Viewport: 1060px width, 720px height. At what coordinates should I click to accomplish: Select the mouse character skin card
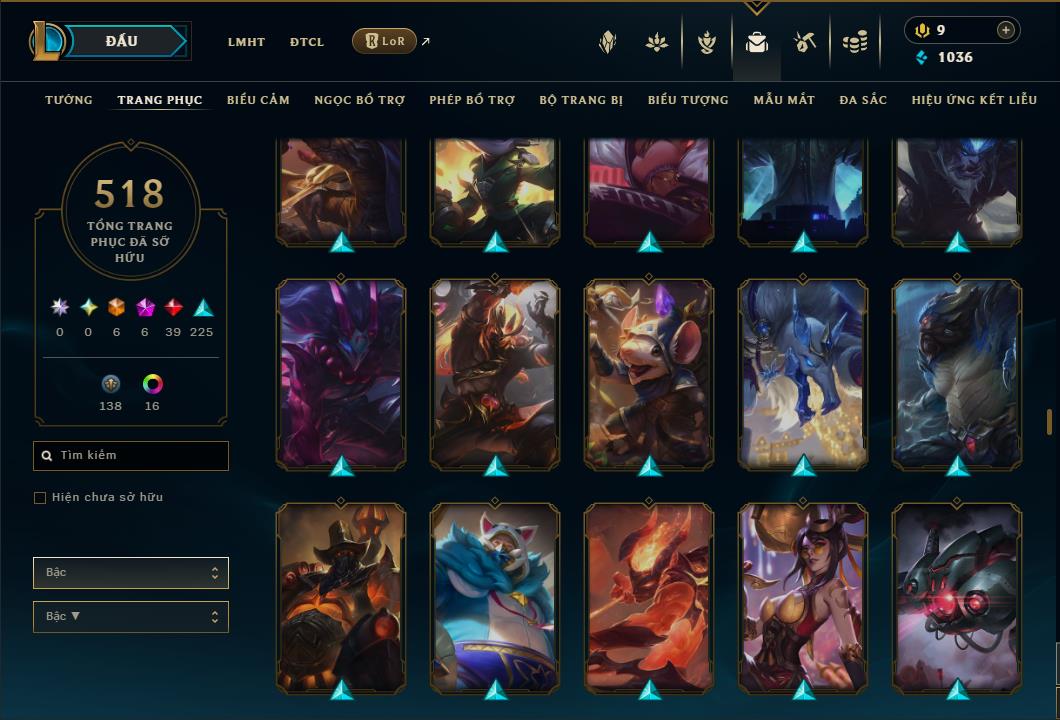click(x=649, y=373)
